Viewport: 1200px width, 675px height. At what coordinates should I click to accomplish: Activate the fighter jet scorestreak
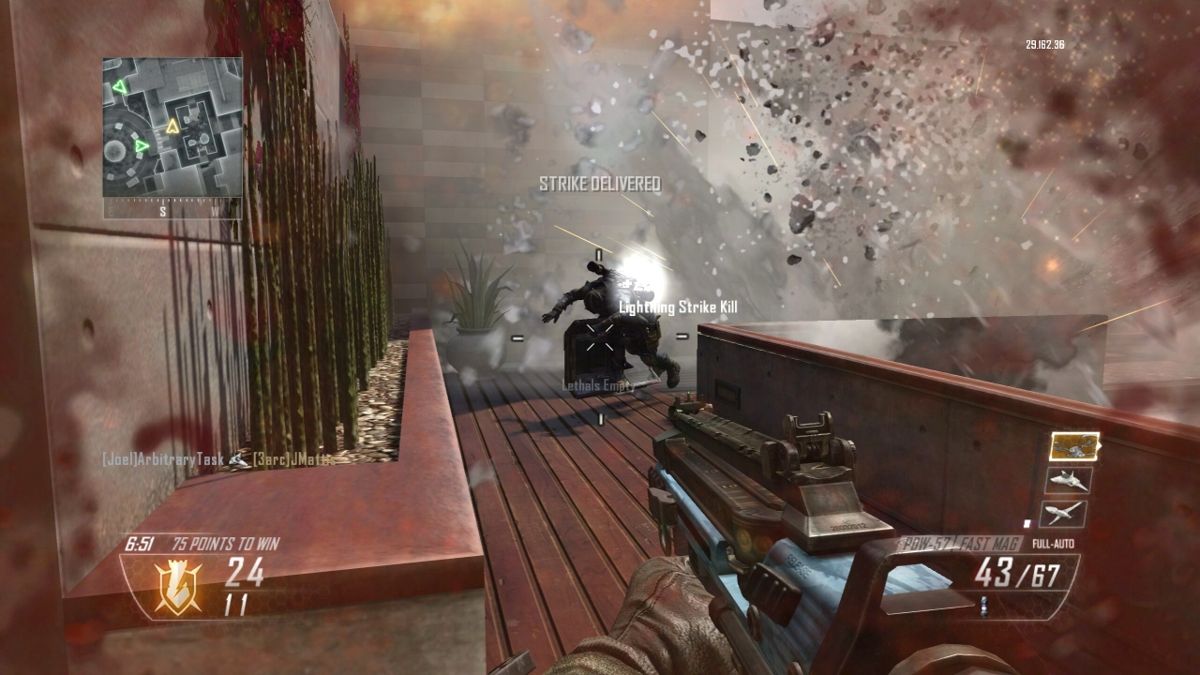click(x=1068, y=480)
